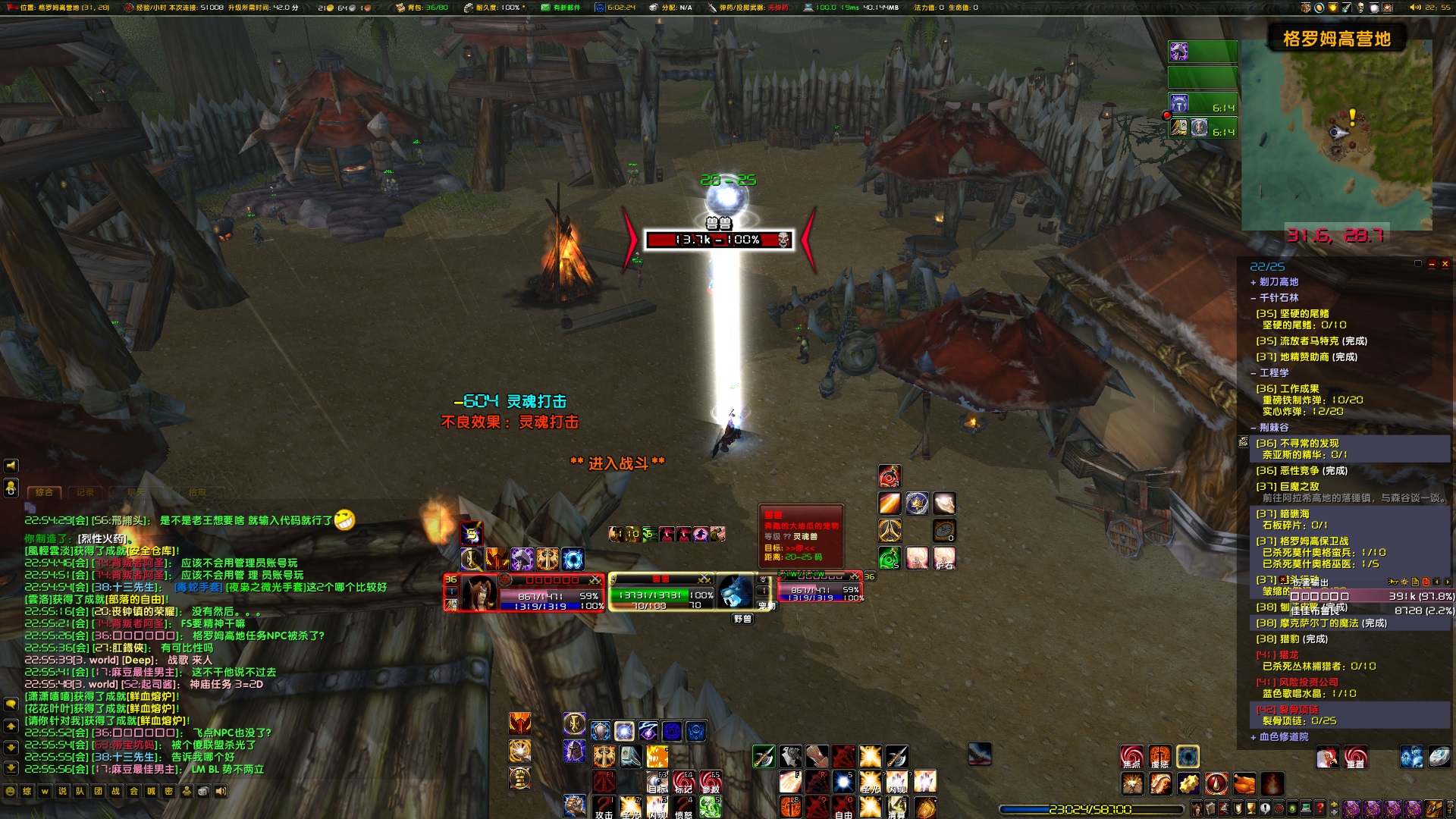This screenshot has height=819, width=1456.
Task: Close the quest tracker with red X
Action: pos(1445,264)
